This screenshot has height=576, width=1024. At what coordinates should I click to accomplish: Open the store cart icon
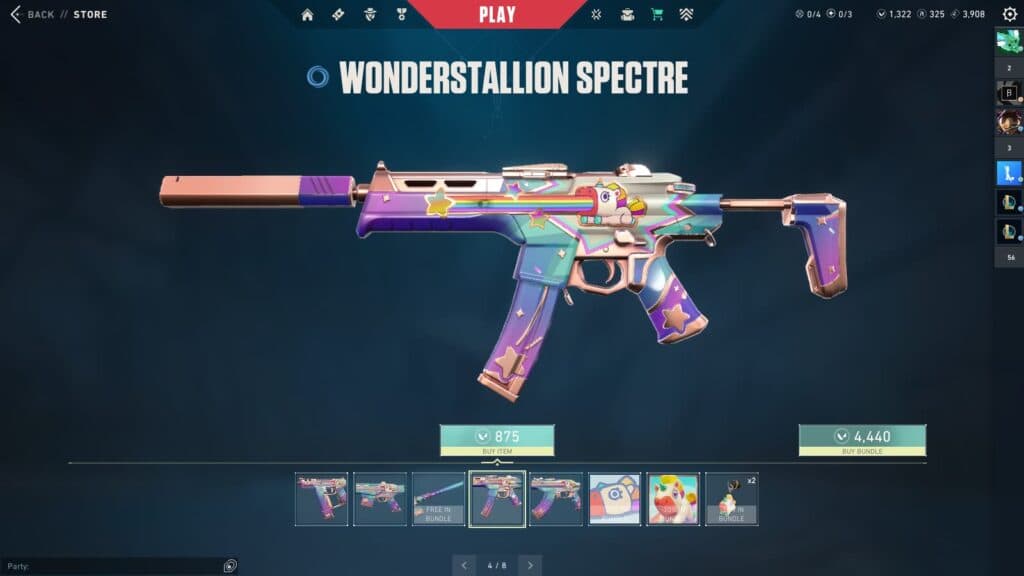click(657, 15)
